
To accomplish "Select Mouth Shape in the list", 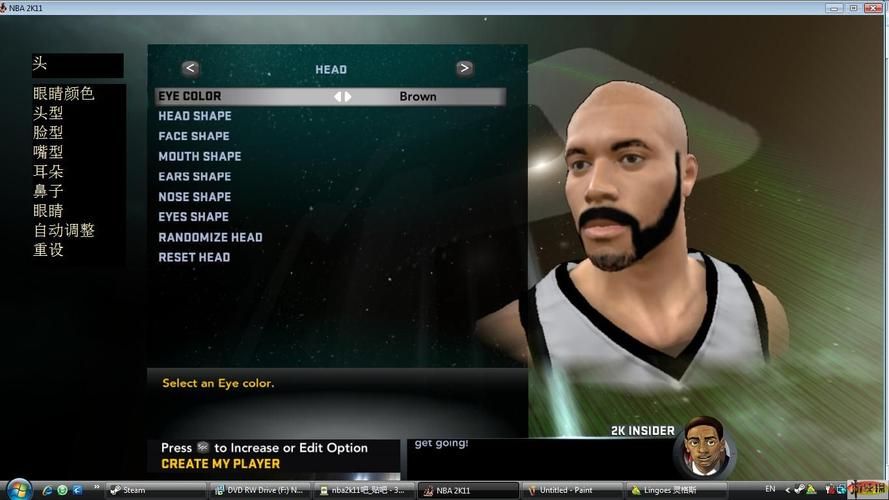I will click(x=200, y=156).
